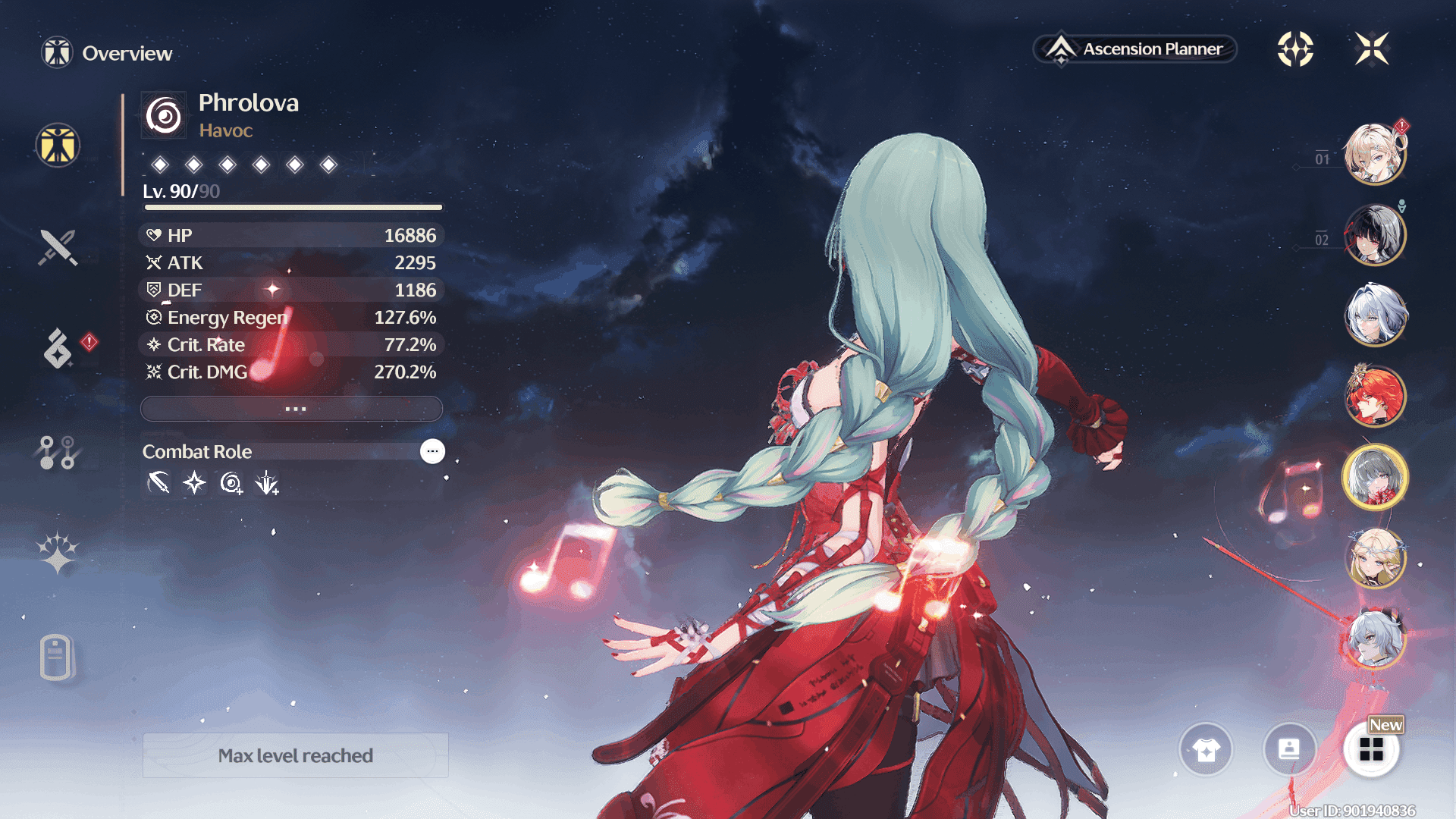Open the grid menu marked New
The height and width of the screenshot is (819, 1456).
pyautogui.click(x=1371, y=750)
